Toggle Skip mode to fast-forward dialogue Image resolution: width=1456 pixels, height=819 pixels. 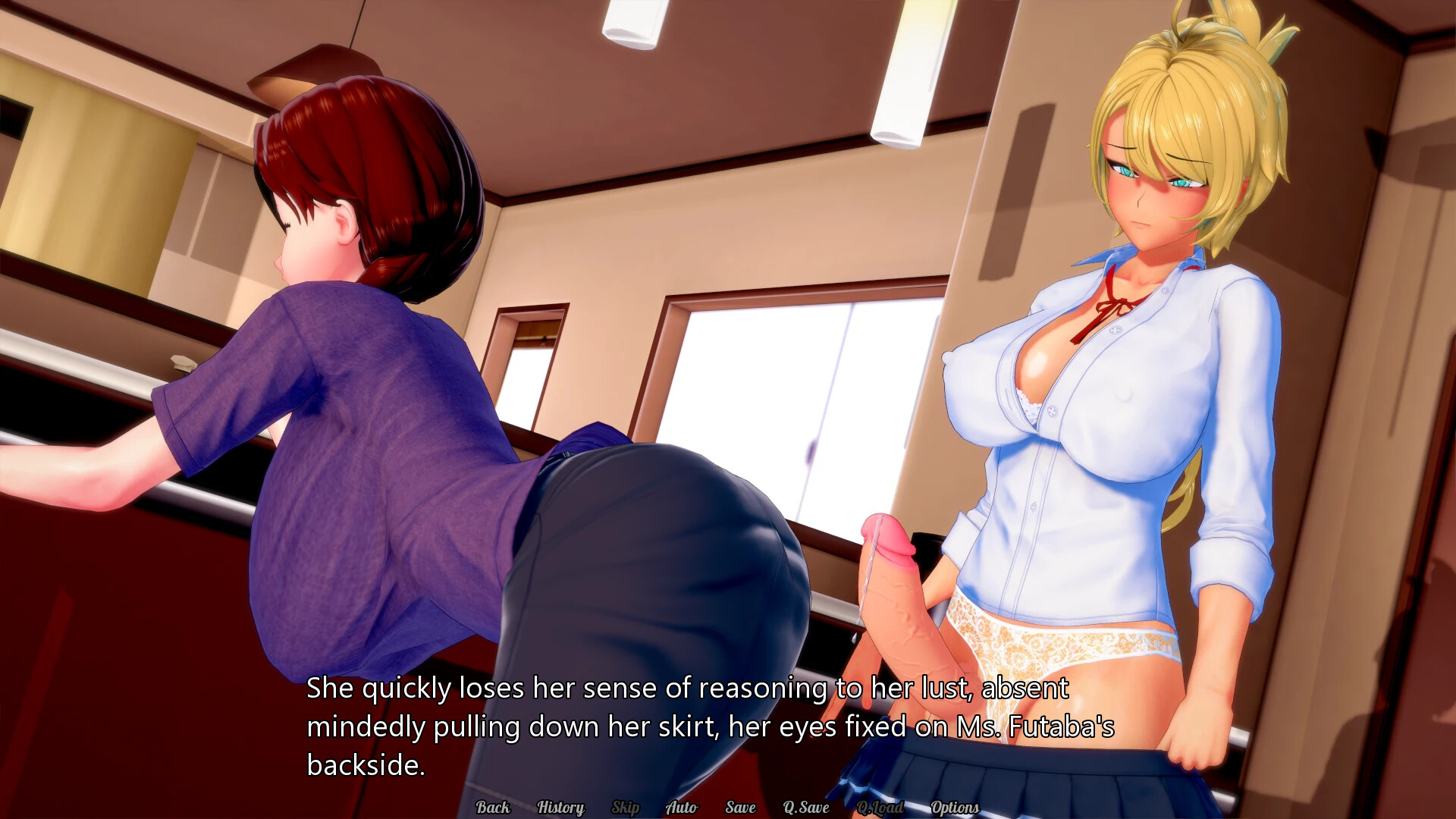(626, 808)
